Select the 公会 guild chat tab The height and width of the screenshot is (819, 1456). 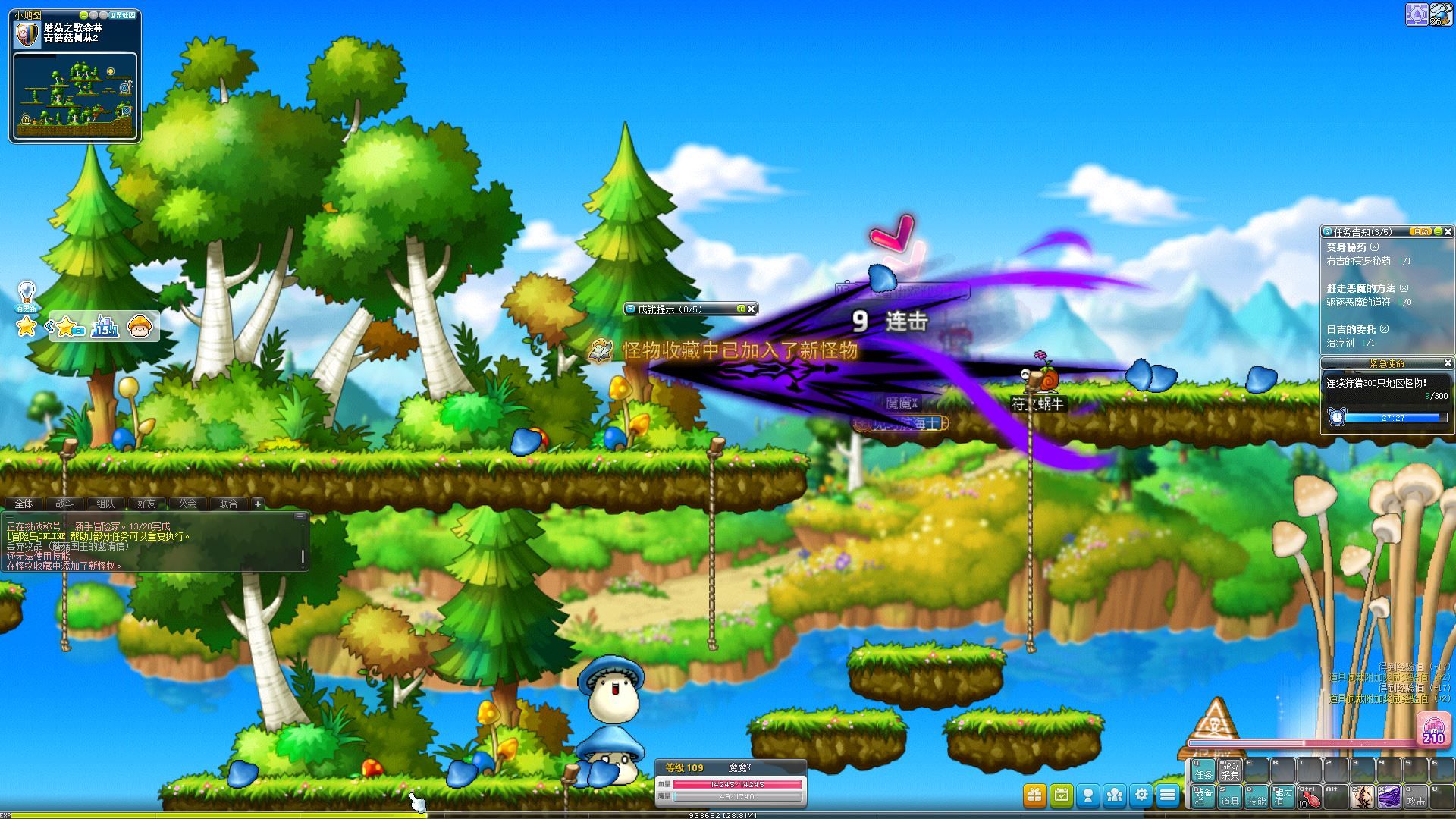pyautogui.click(x=187, y=504)
